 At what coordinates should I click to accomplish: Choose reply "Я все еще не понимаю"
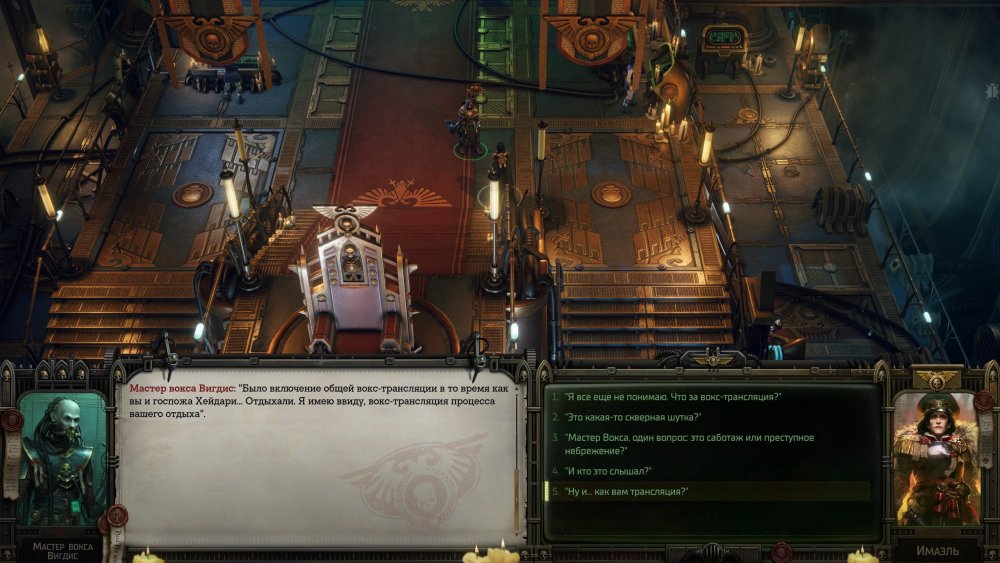[671, 397]
